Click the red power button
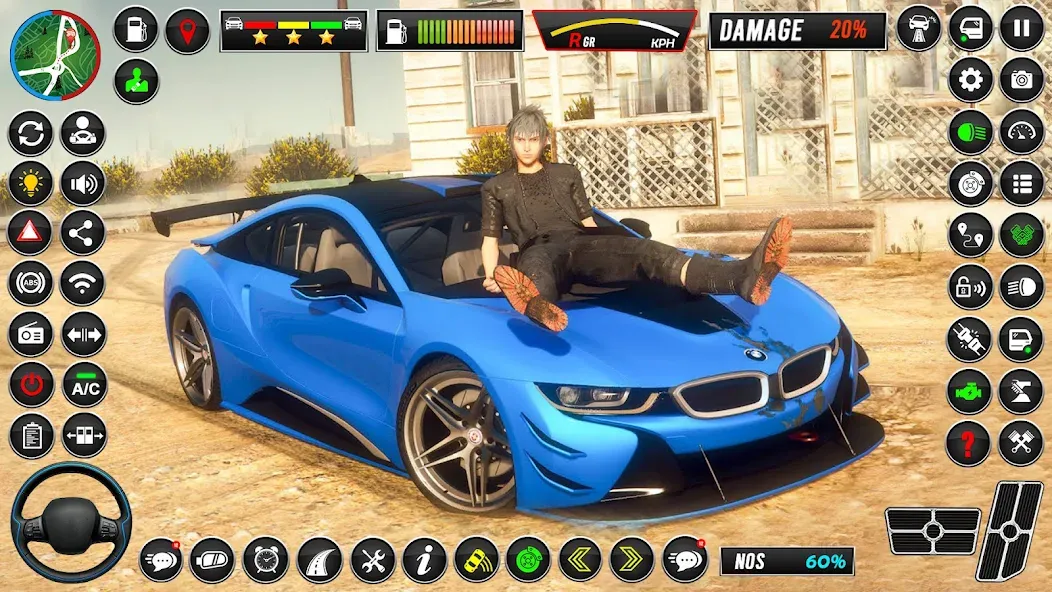The width and height of the screenshot is (1052, 592). [x=30, y=385]
